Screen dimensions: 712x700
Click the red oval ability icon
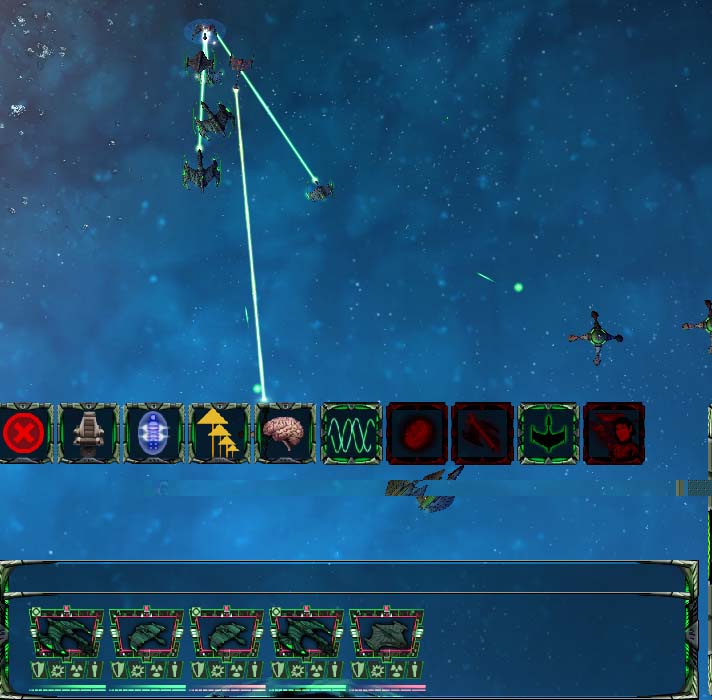click(x=417, y=434)
